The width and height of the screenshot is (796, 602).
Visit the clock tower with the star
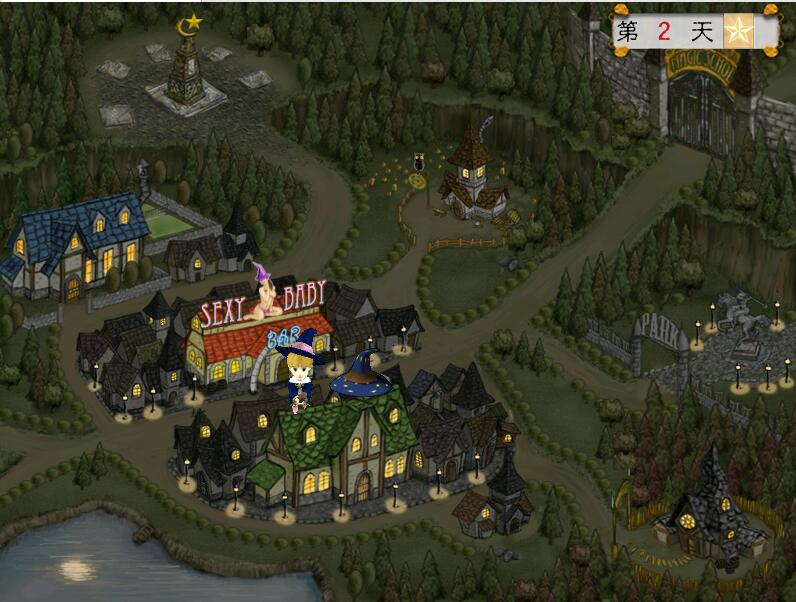(x=186, y=65)
